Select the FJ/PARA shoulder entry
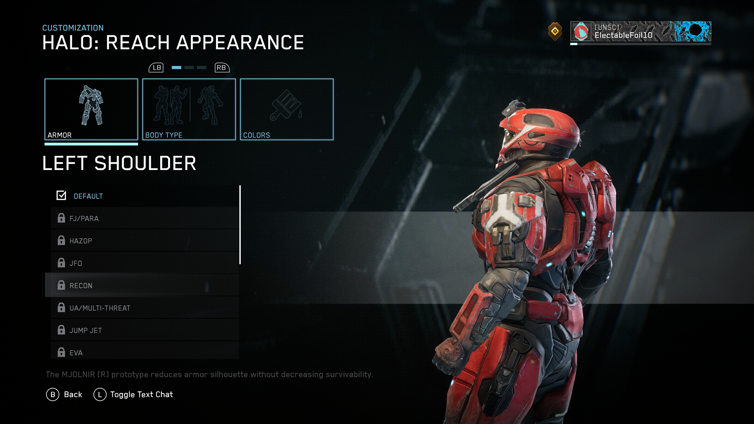Viewport: 754px width, 424px height. 144,218
